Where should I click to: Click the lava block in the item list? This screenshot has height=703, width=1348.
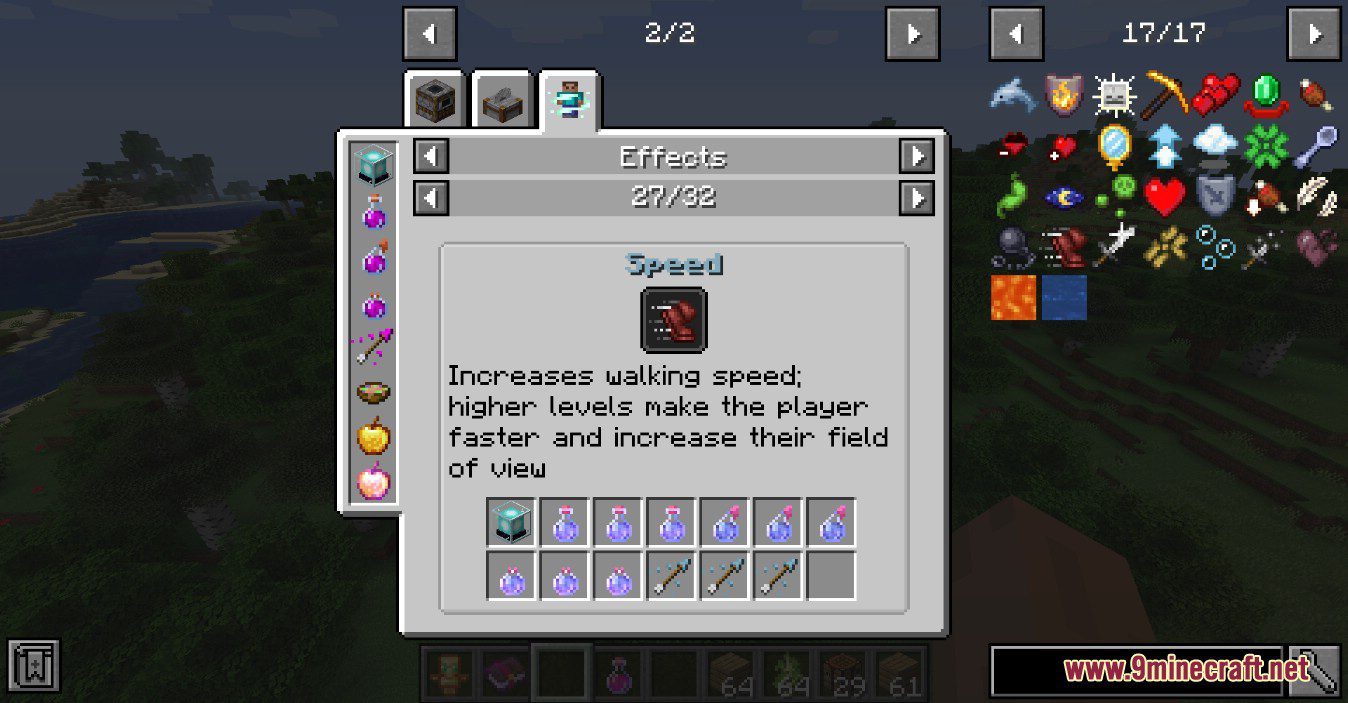coord(1012,298)
